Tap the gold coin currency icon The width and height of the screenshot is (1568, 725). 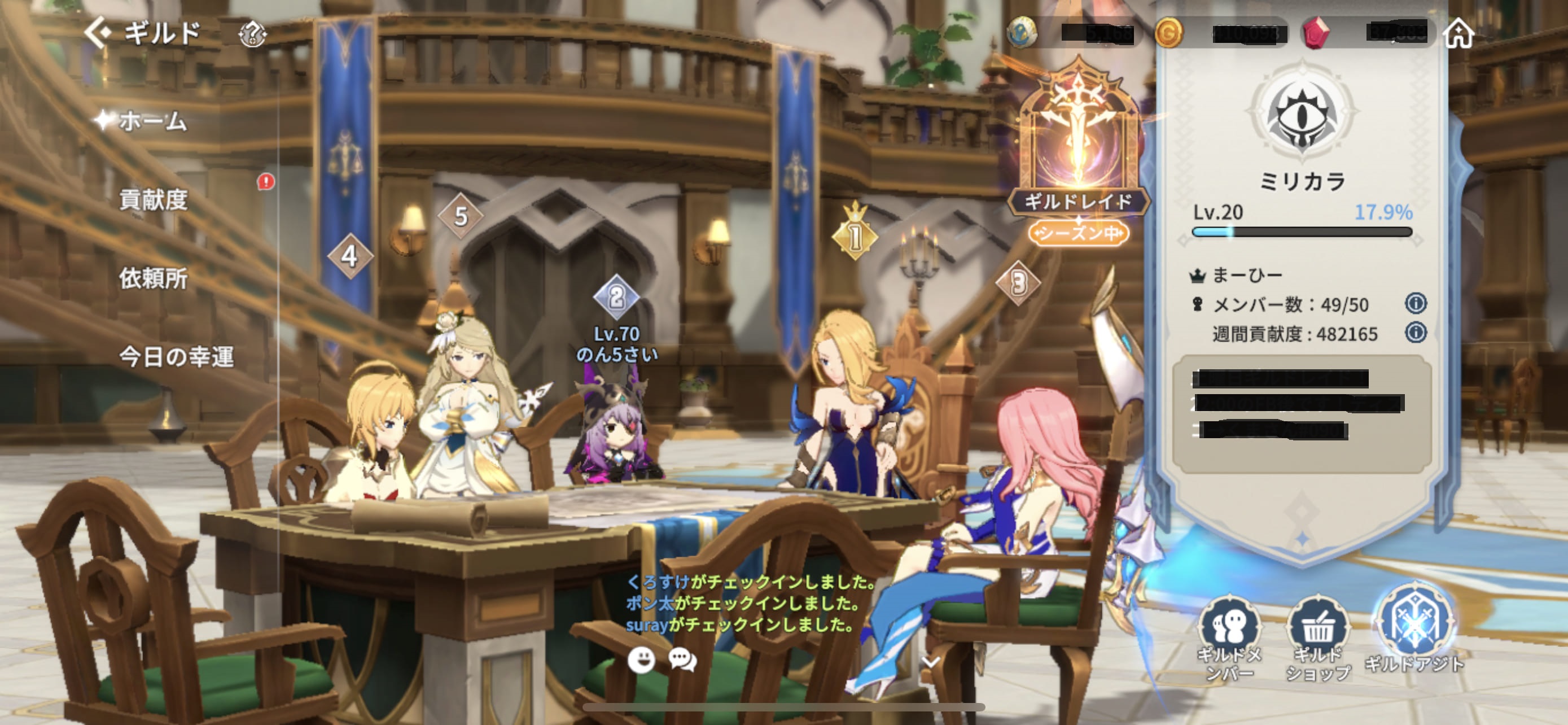[1168, 32]
